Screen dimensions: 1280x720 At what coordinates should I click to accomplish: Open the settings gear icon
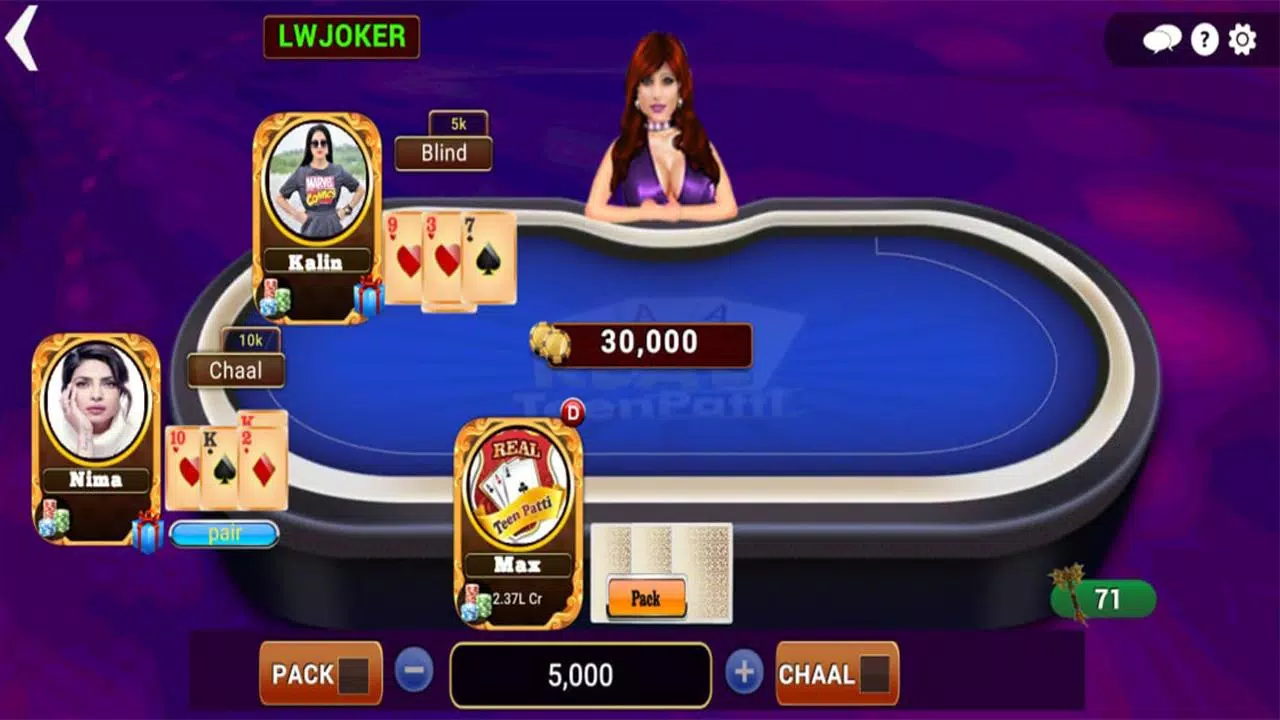pos(1240,40)
